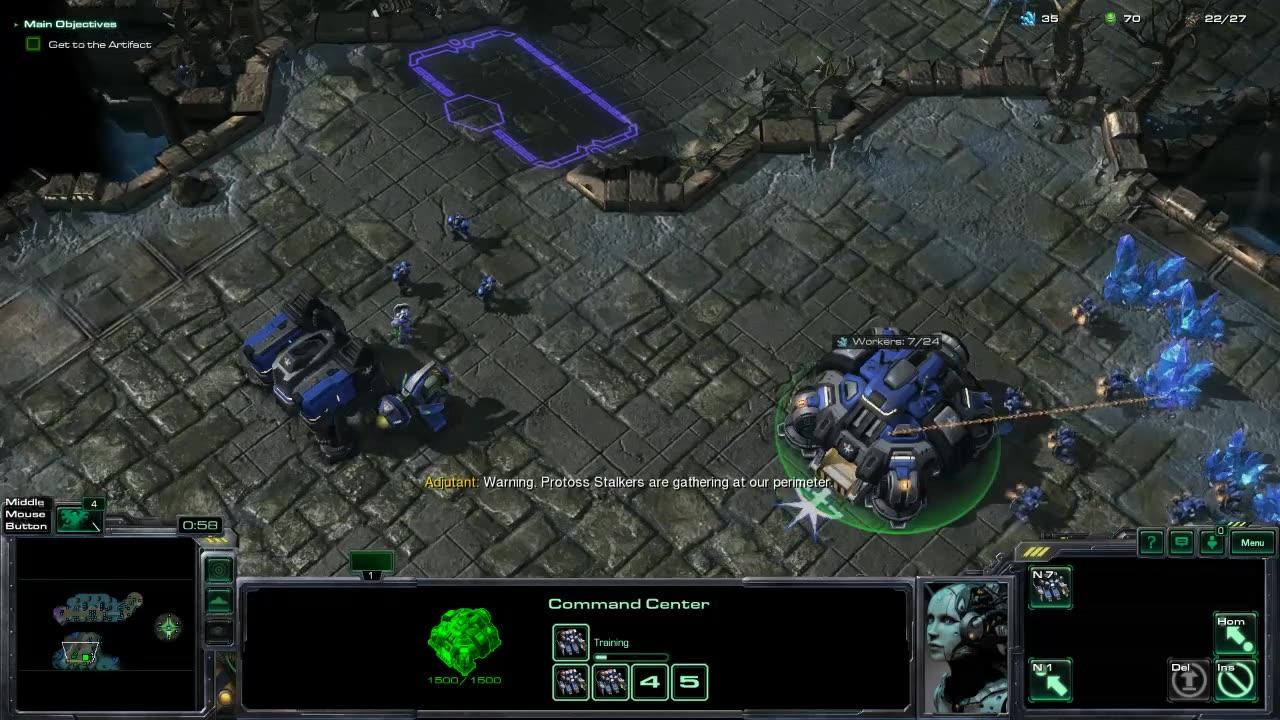1280x720 pixels.
Task: Open the game Menu
Action: pos(1252,543)
